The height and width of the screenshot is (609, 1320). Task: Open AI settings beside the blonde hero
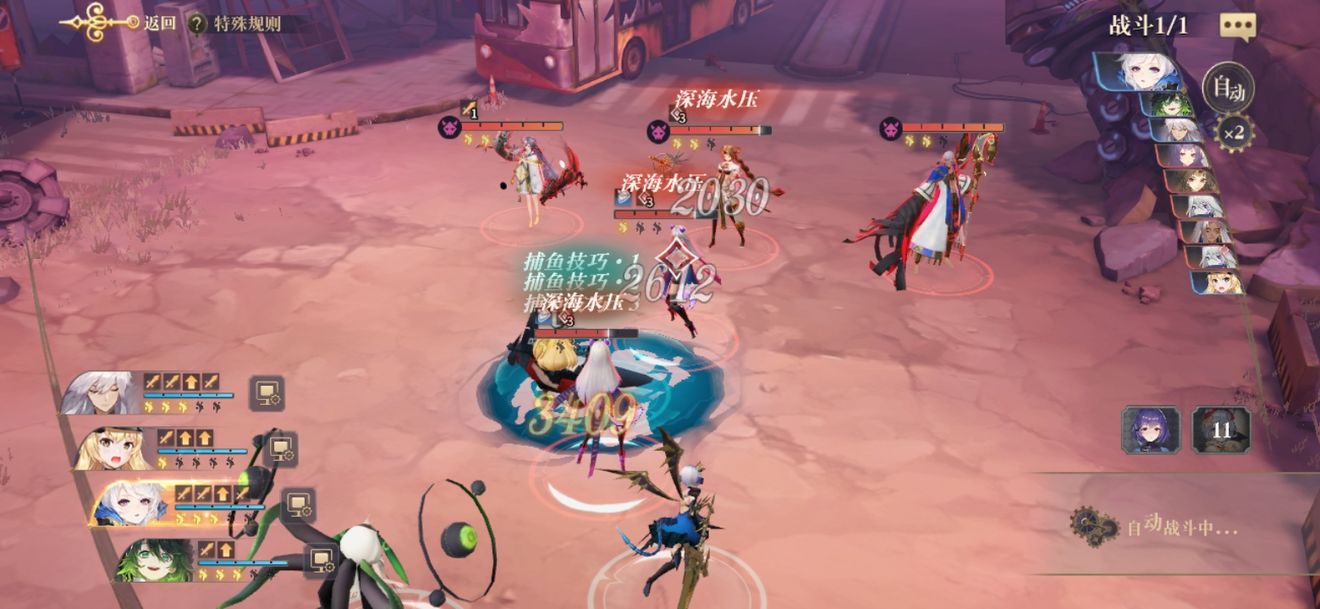tap(281, 448)
